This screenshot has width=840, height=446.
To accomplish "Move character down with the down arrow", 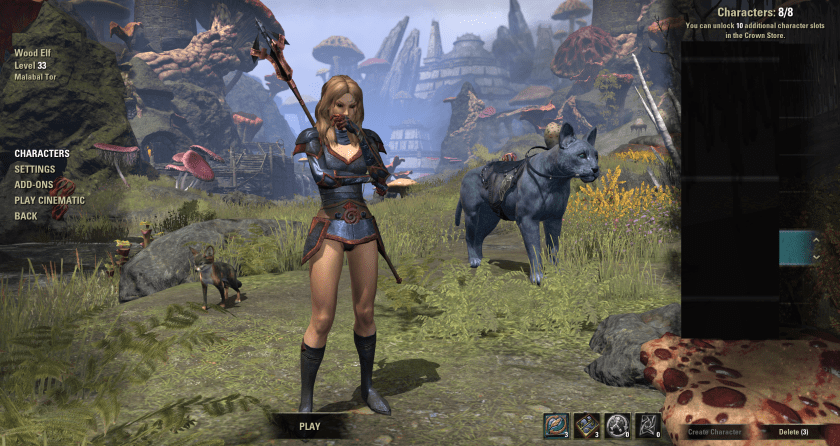I will tap(816, 255).
